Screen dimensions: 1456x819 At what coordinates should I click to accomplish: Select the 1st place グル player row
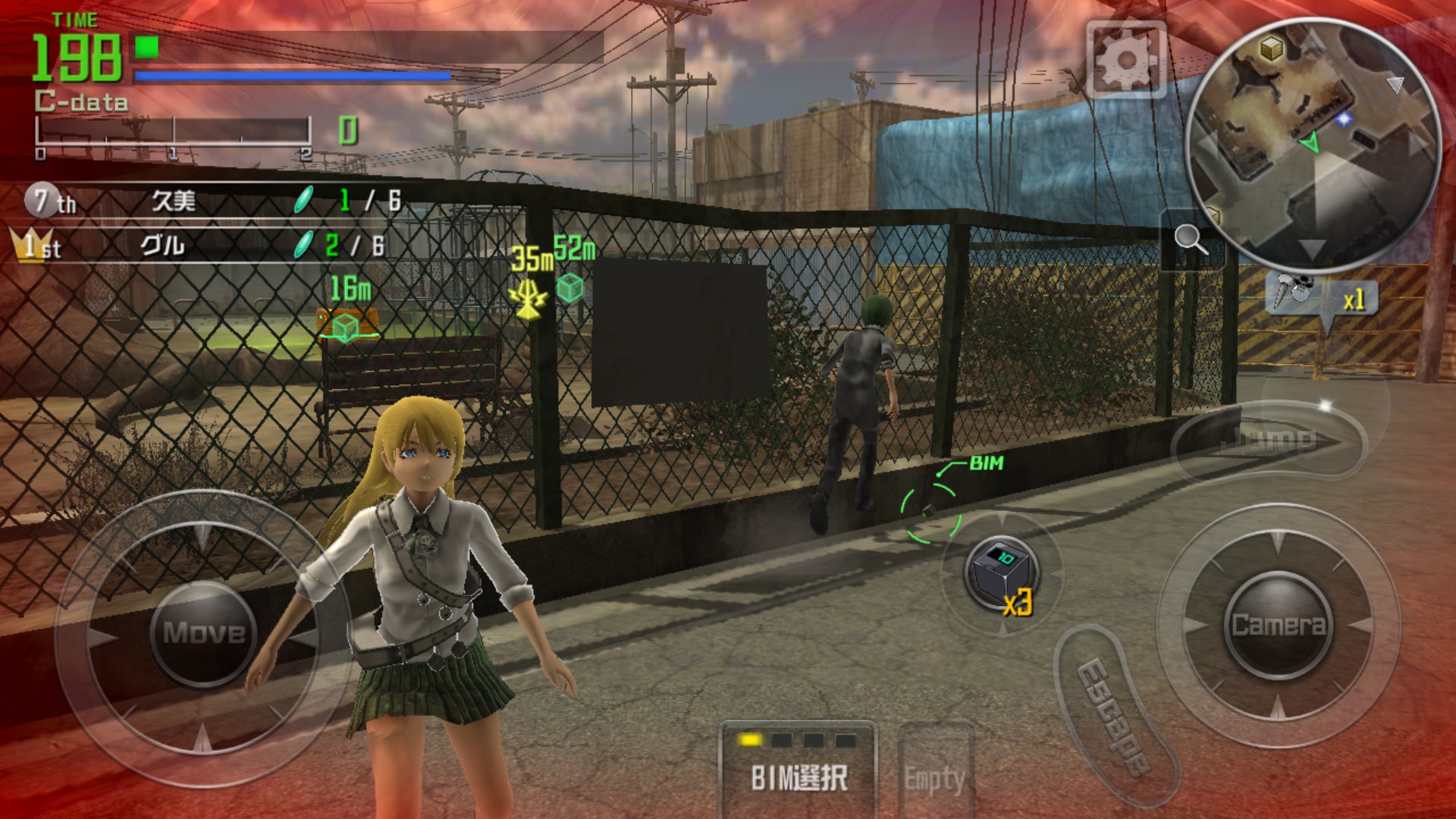(205, 246)
